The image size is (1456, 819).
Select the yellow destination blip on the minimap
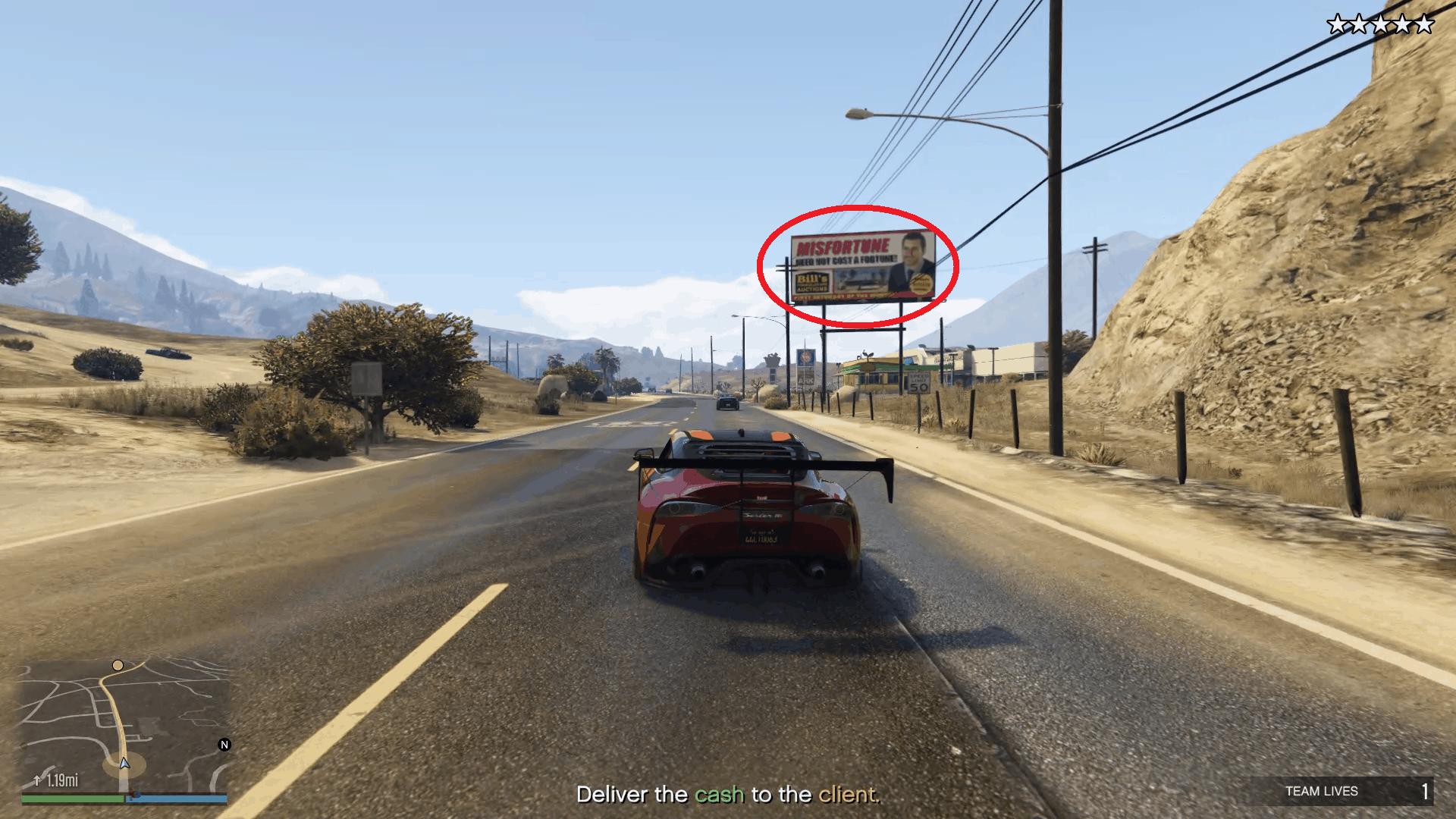click(118, 666)
